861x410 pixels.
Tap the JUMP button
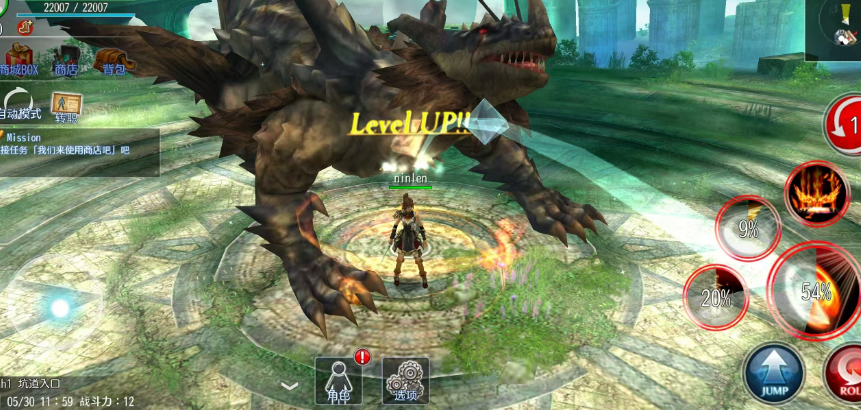(773, 373)
